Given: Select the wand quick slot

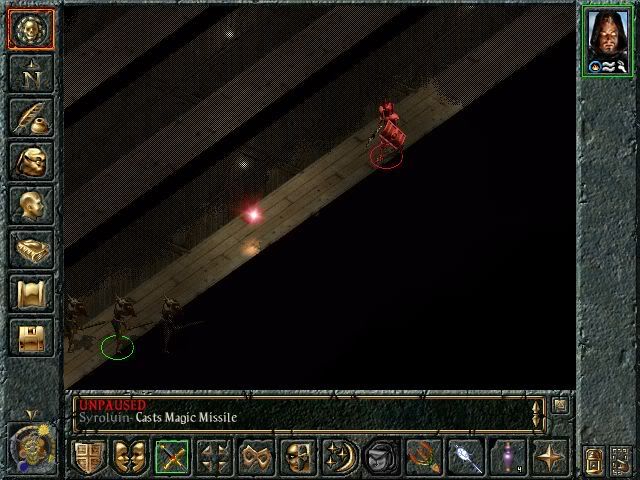Looking at the screenshot, I should (466, 457).
